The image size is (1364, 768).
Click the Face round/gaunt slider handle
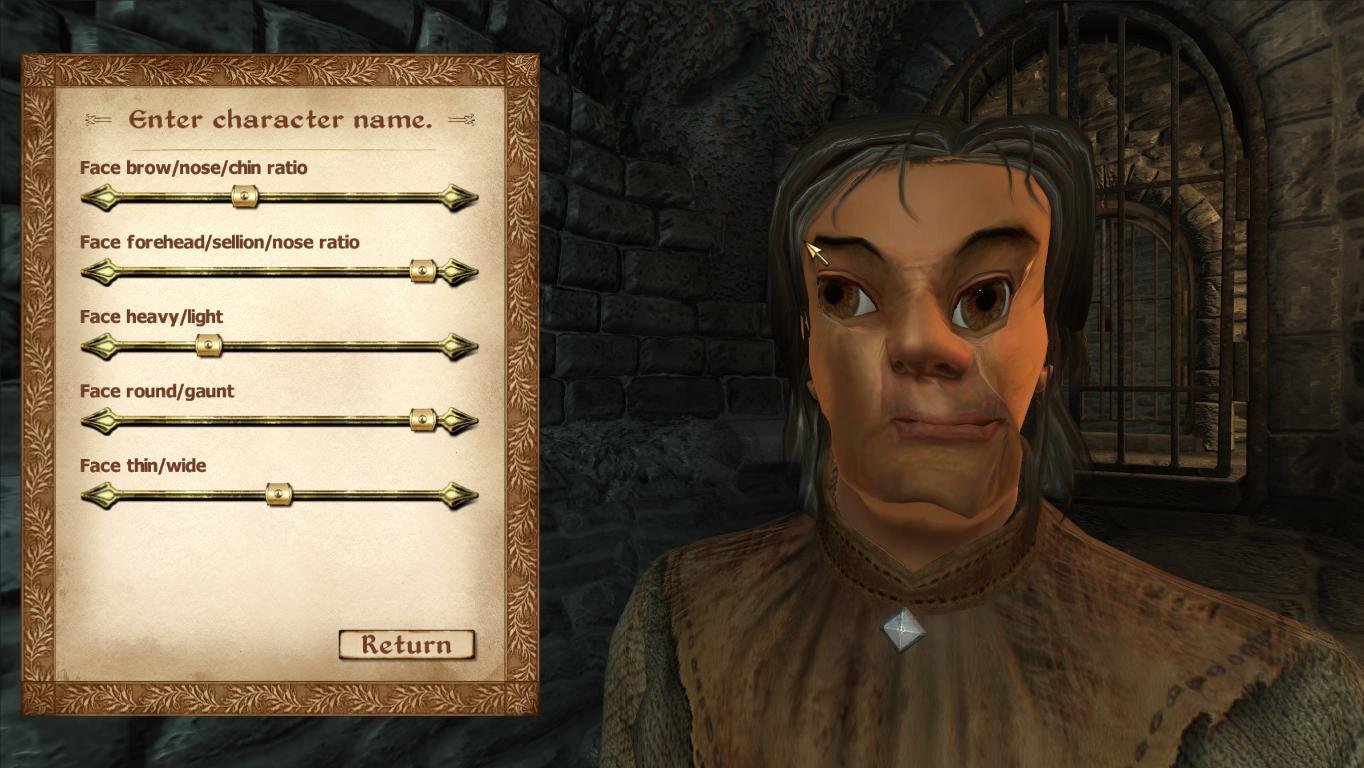(423, 420)
